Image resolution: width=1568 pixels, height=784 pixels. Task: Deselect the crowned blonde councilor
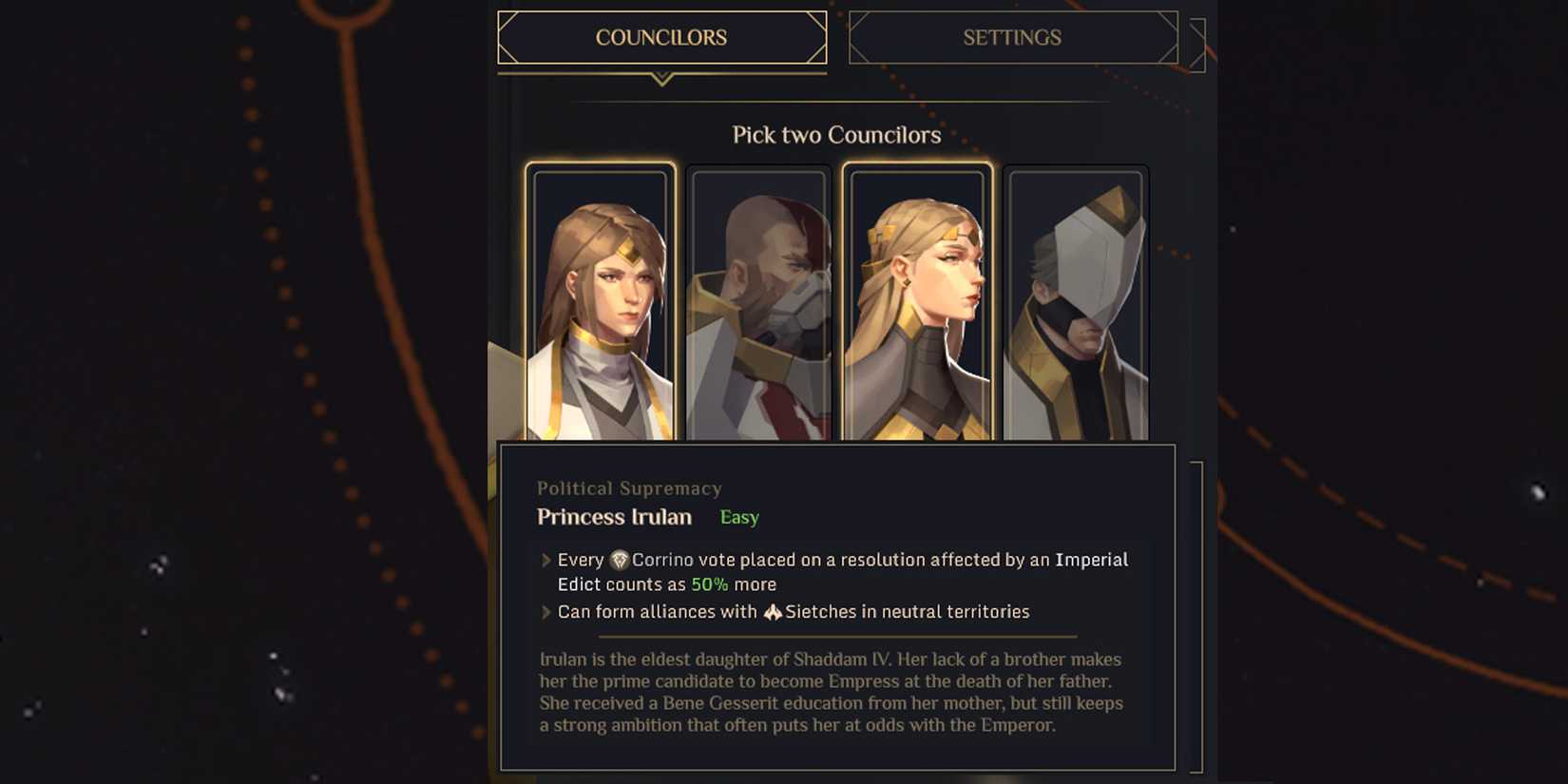pos(916,304)
